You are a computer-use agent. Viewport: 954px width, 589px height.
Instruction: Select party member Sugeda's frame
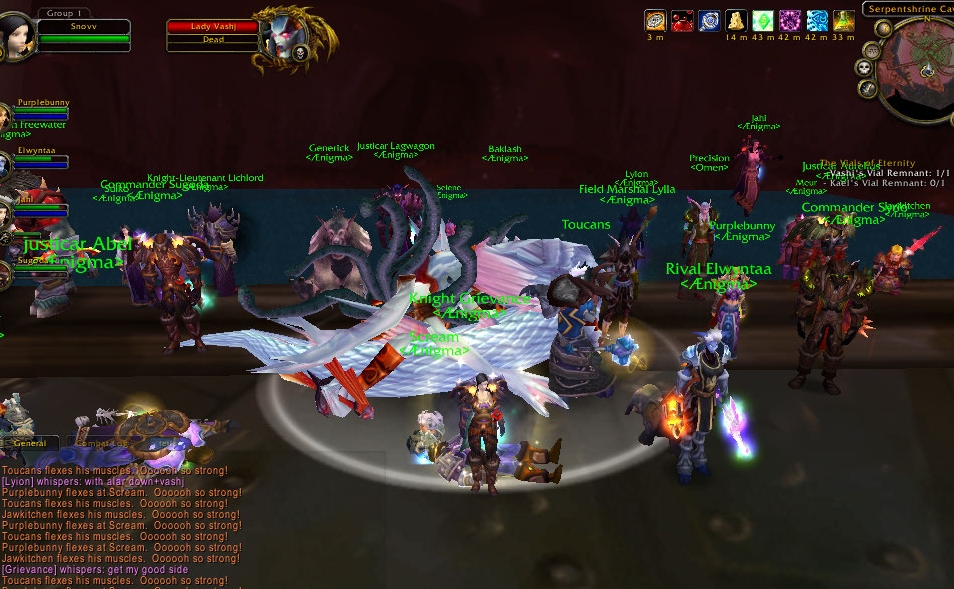tap(30, 262)
